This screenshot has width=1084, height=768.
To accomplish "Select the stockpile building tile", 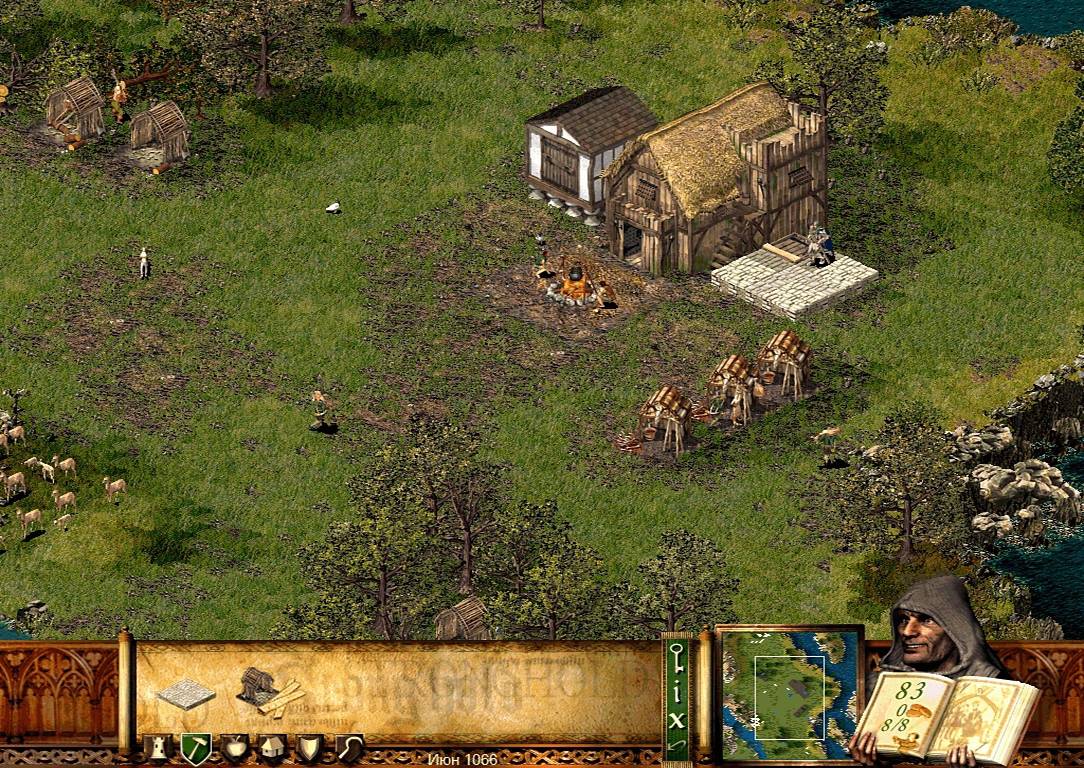I will (x=185, y=693).
